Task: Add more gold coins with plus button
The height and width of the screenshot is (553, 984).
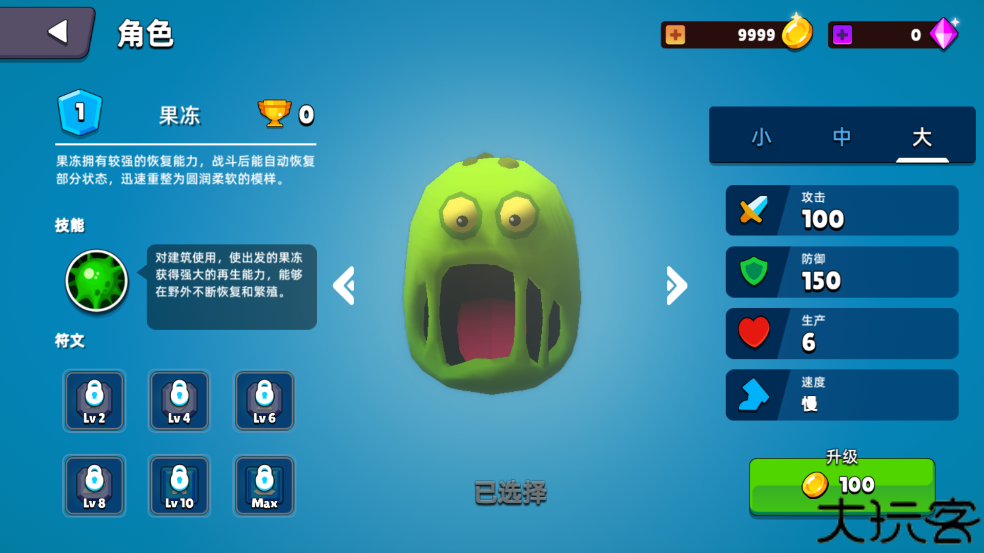Action: click(676, 35)
